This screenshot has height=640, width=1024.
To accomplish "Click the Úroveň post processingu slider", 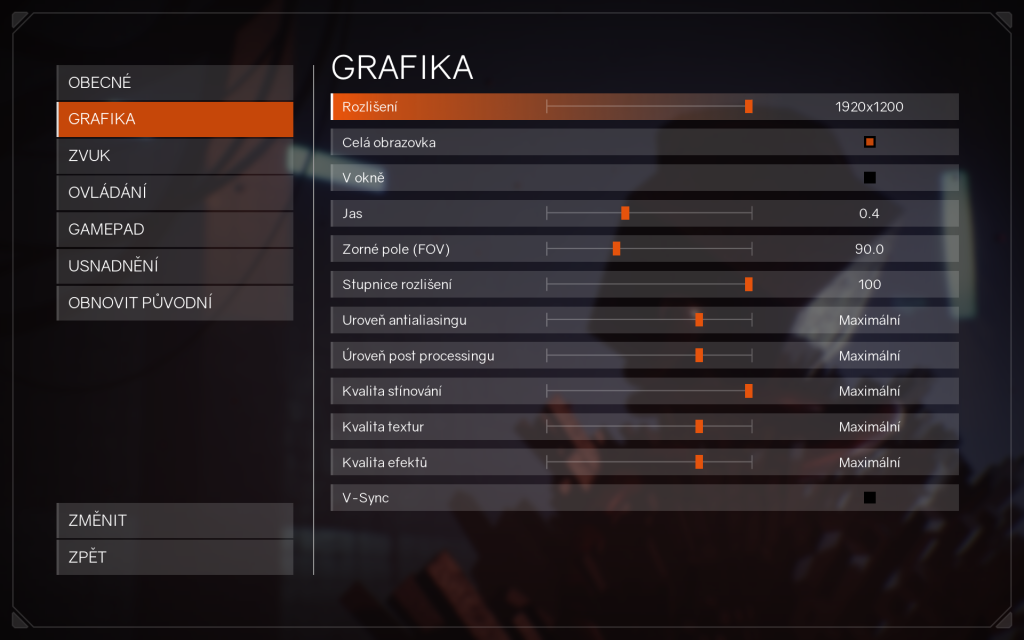I will point(699,355).
